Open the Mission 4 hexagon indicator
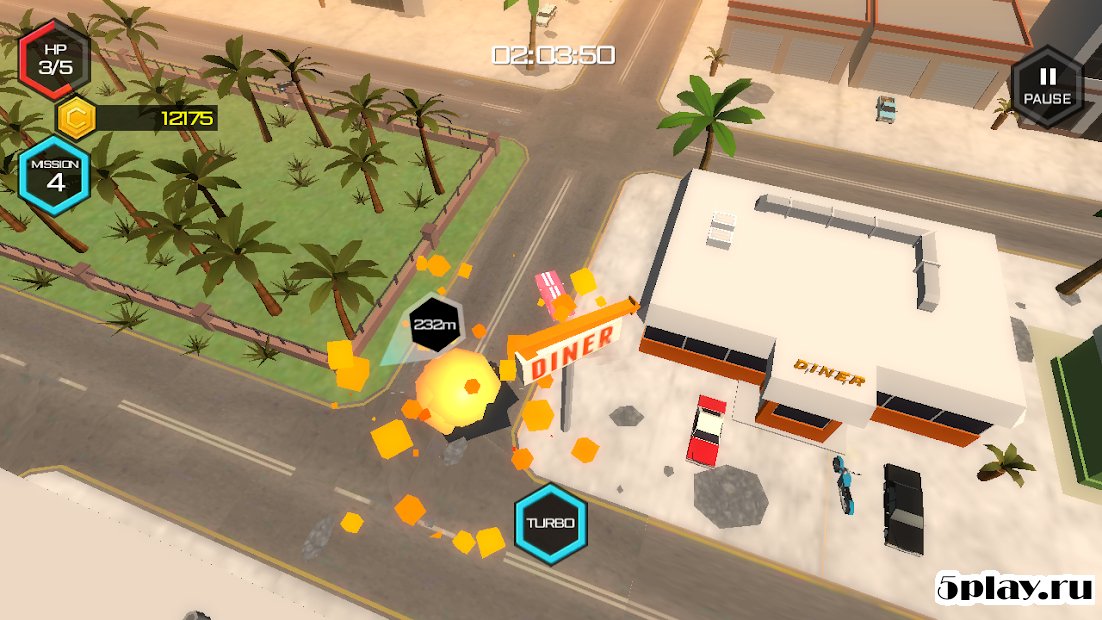The height and width of the screenshot is (620, 1102). click(x=55, y=175)
